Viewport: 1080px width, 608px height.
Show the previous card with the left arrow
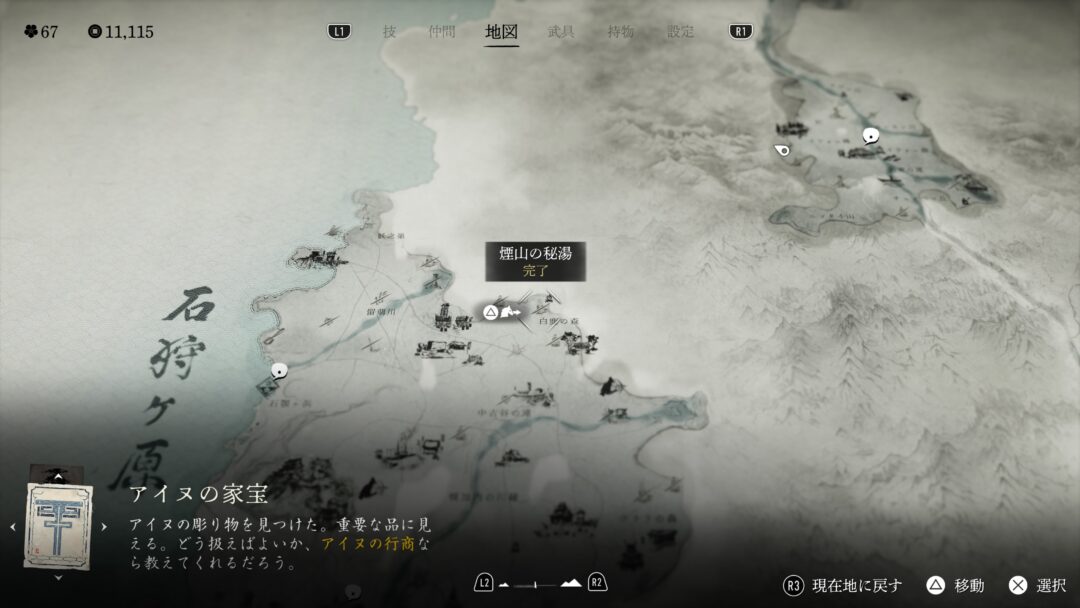12,526
